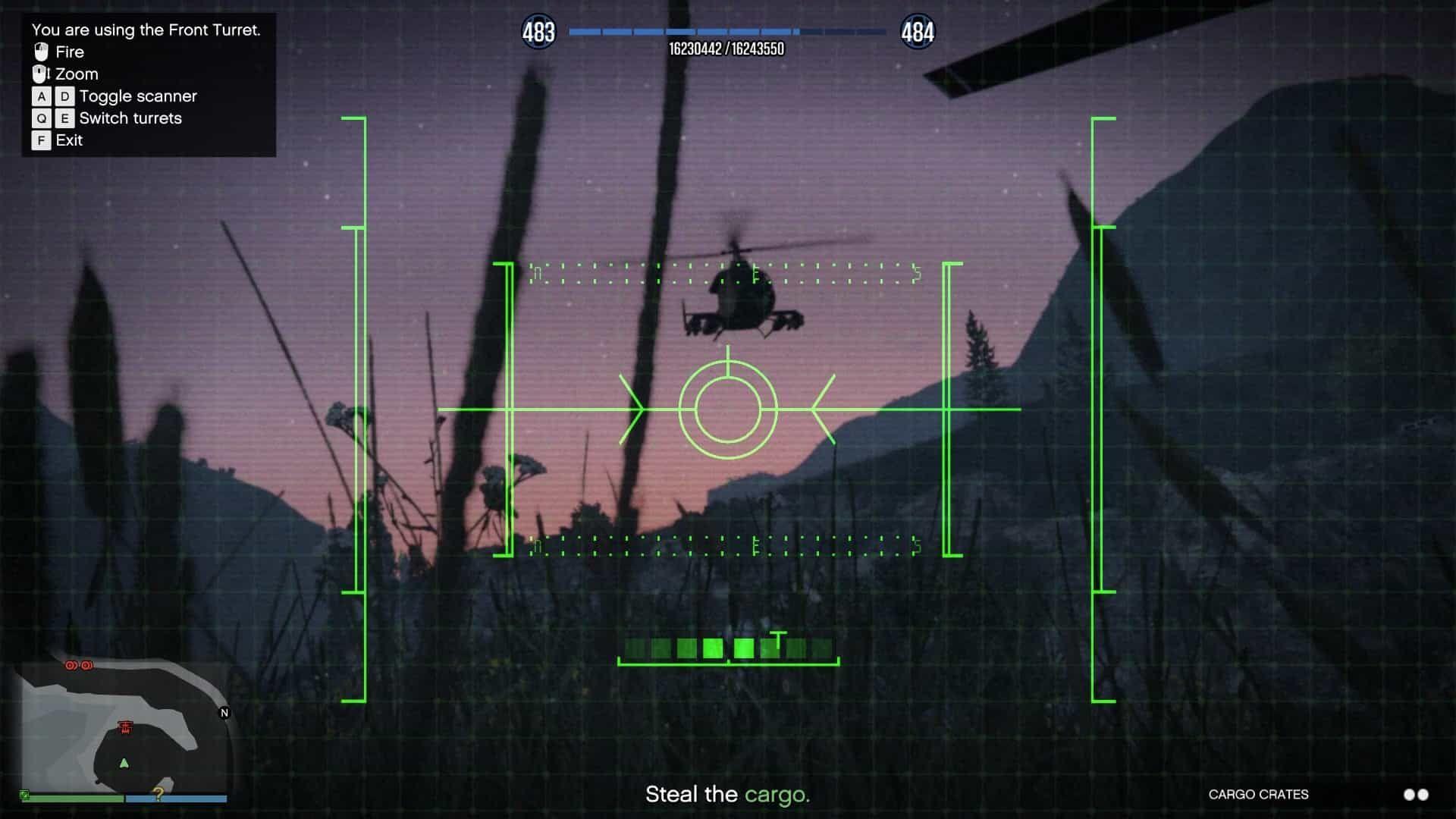Click the left pagination dot near CARGO CRATES
Screen dimensions: 1456x819
pyautogui.click(x=1409, y=795)
